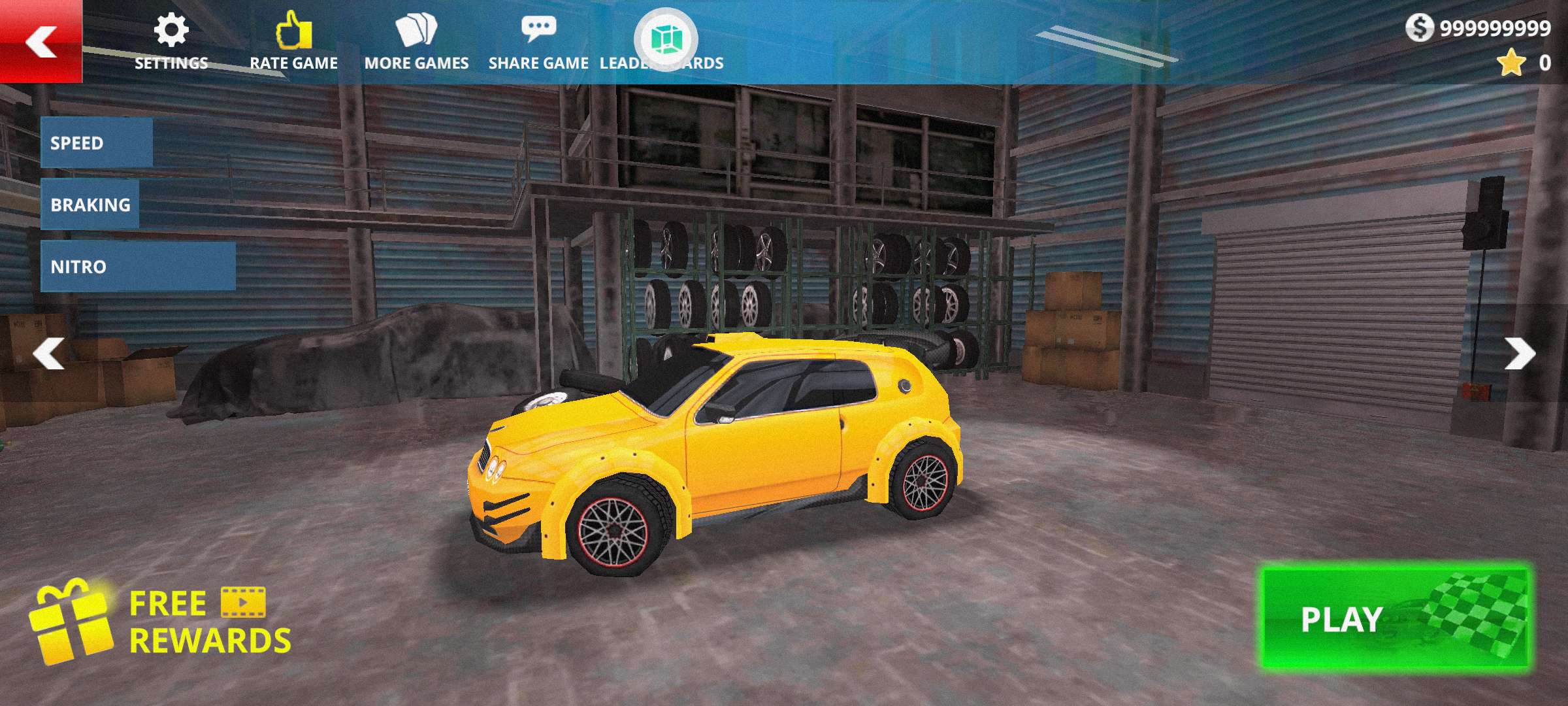1568x706 pixels.
Task: Show the next car
Action: 1520,354
